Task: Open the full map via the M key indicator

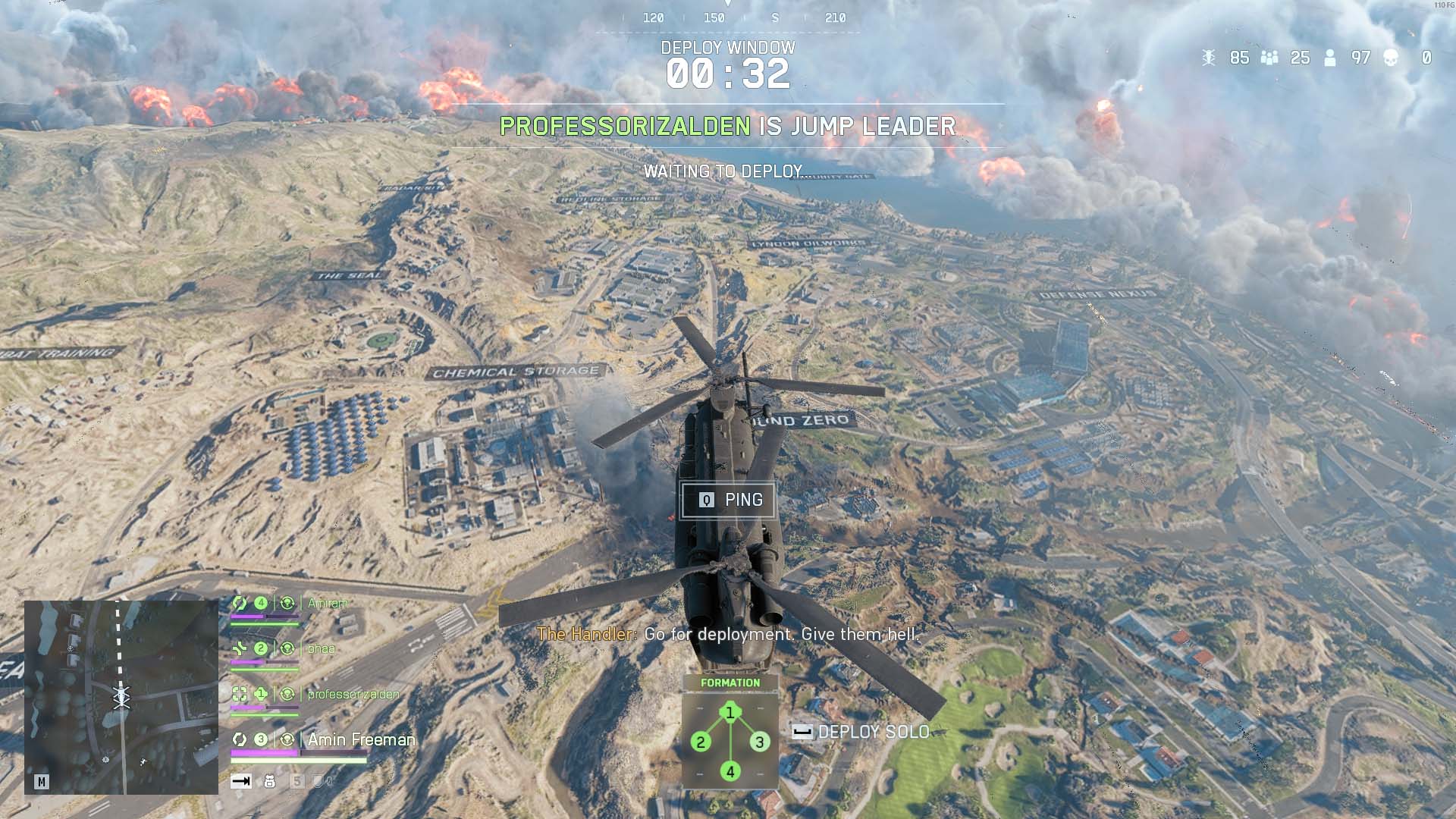Action: (x=42, y=780)
